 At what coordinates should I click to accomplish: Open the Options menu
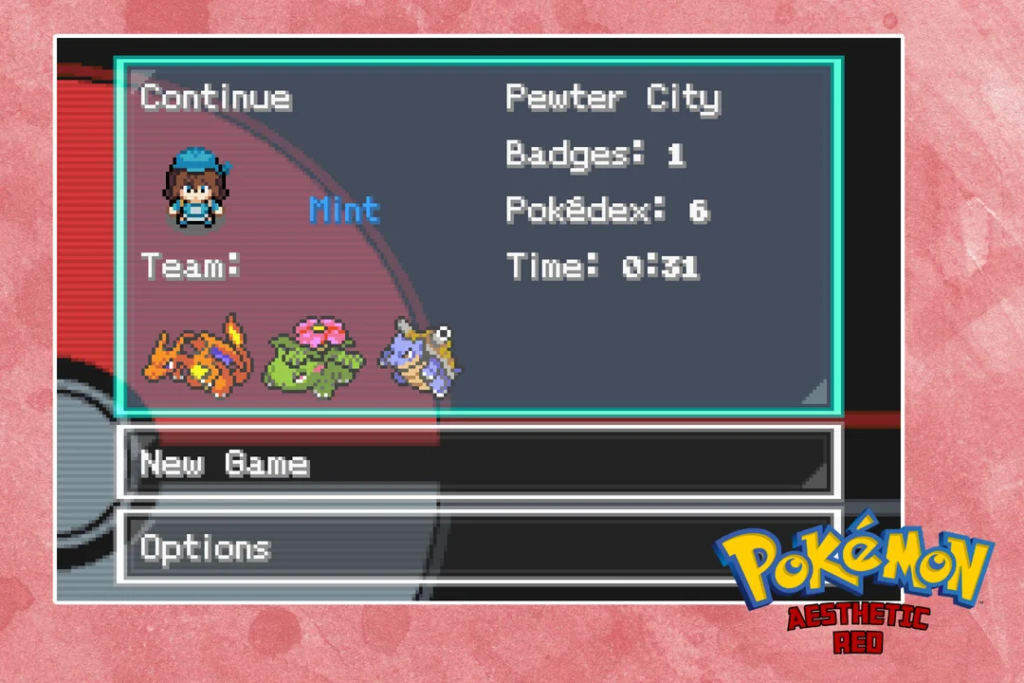[420, 547]
